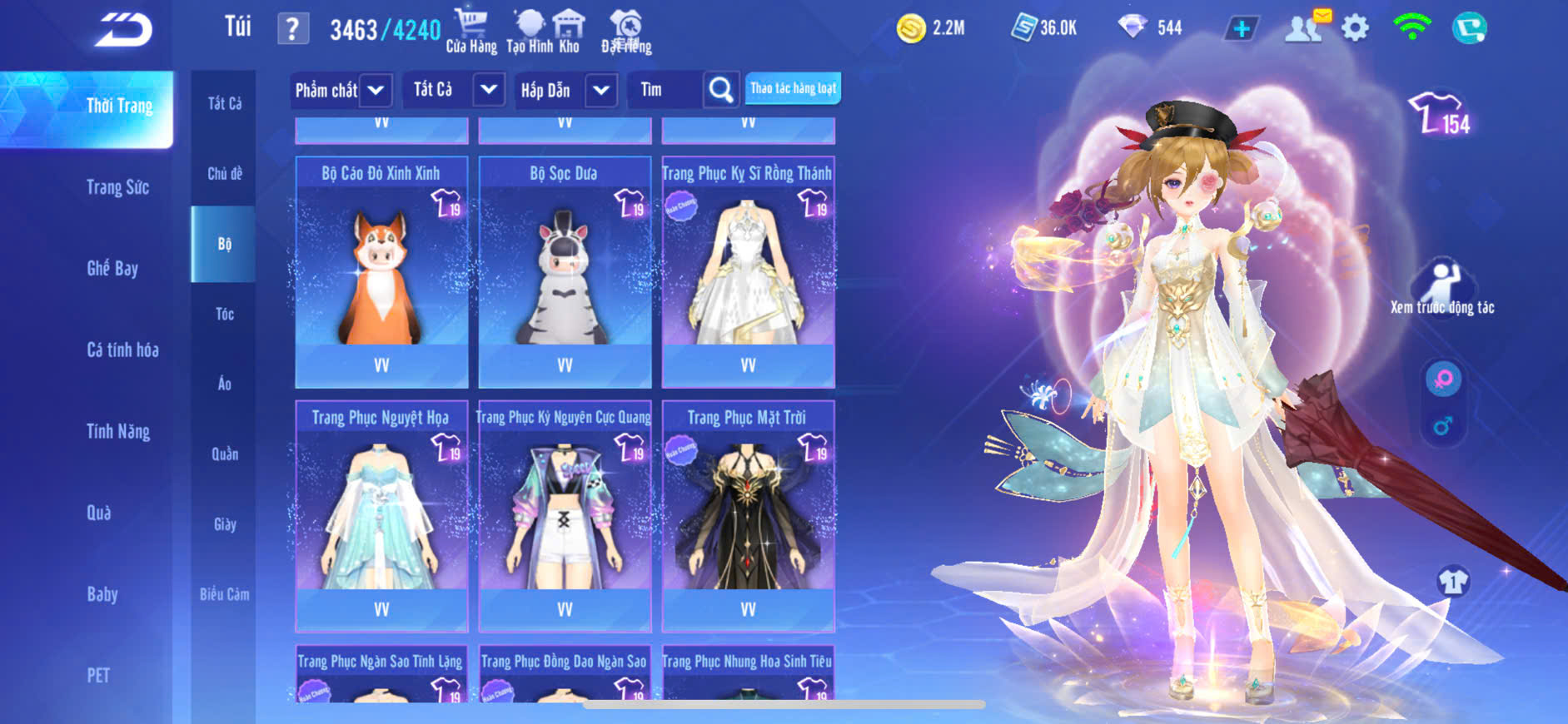Open the gear settings icon
The width and height of the screenshot is (1568, 724).
click(x=1355, y=28)
